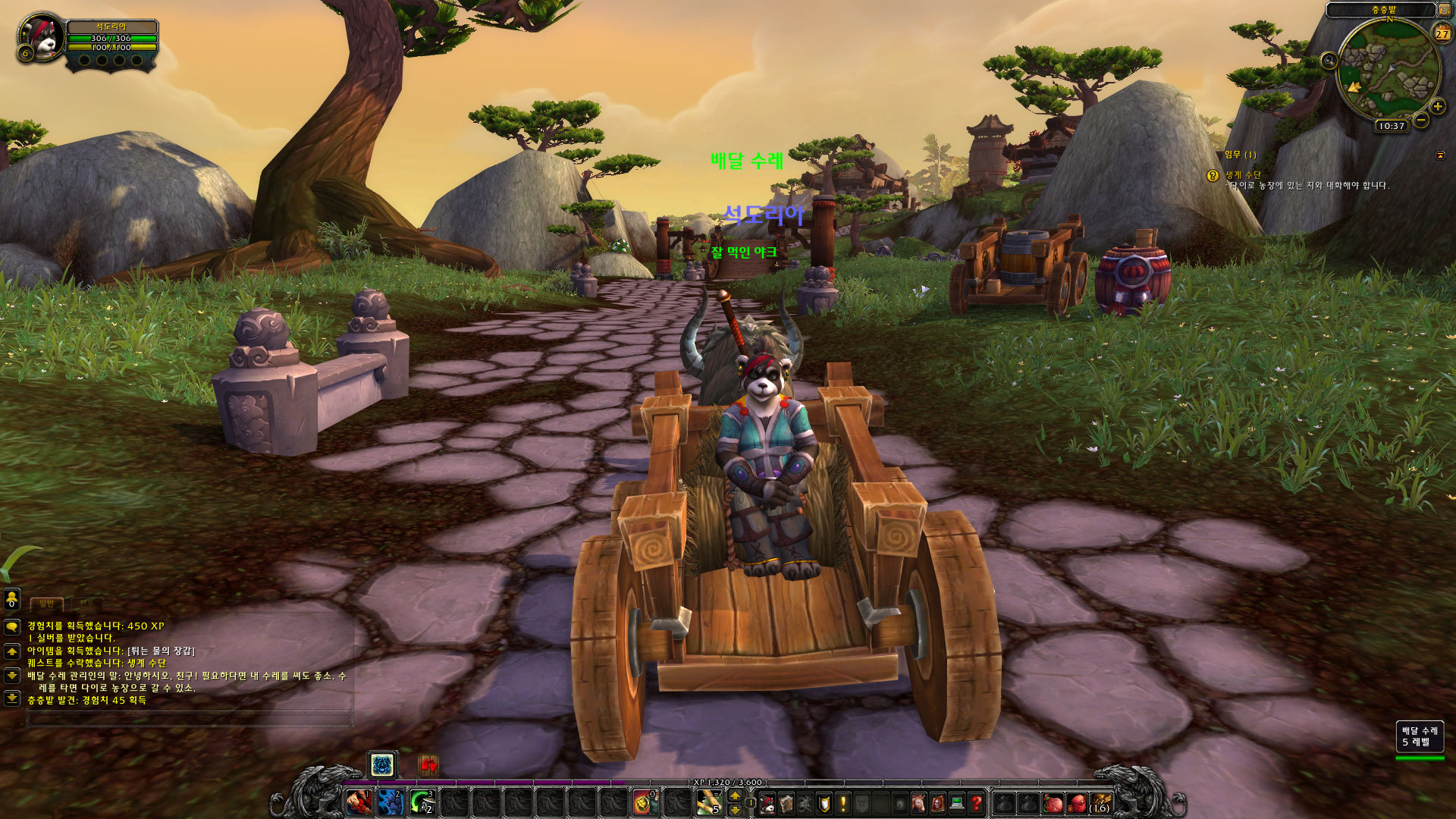Jump to the bottom of the chat log

[x=11, y=698]
